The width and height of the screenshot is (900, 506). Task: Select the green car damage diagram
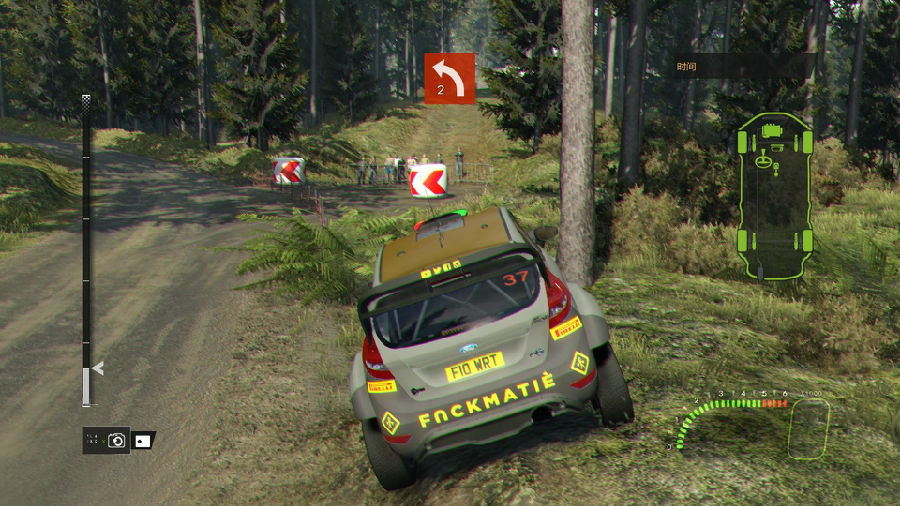tap(772, 197)
